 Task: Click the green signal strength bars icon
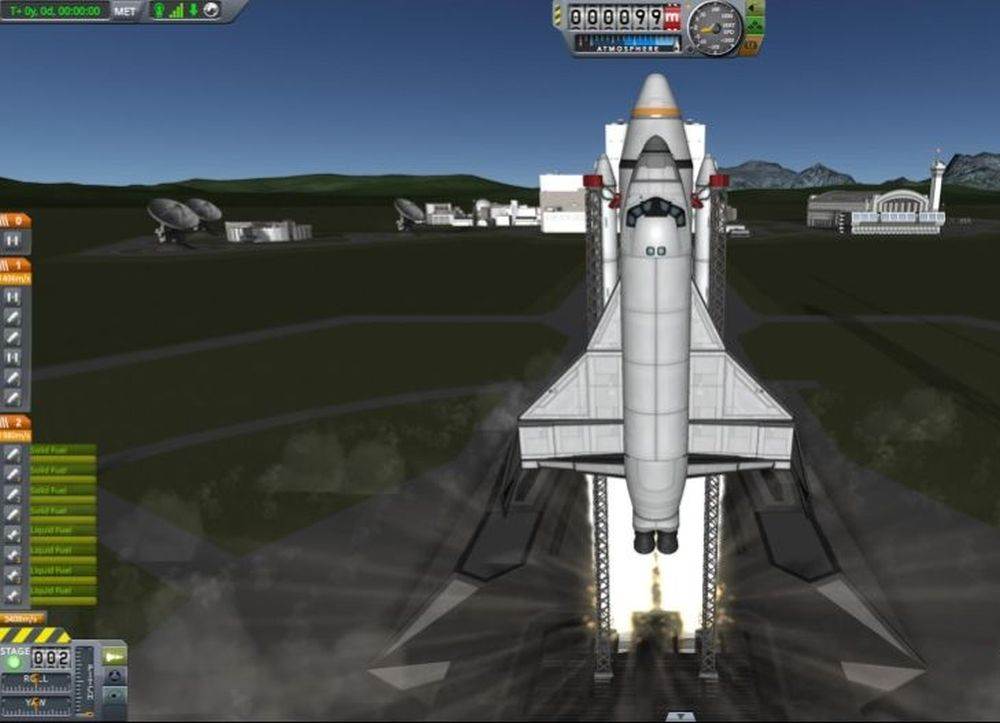coord(176,11)
